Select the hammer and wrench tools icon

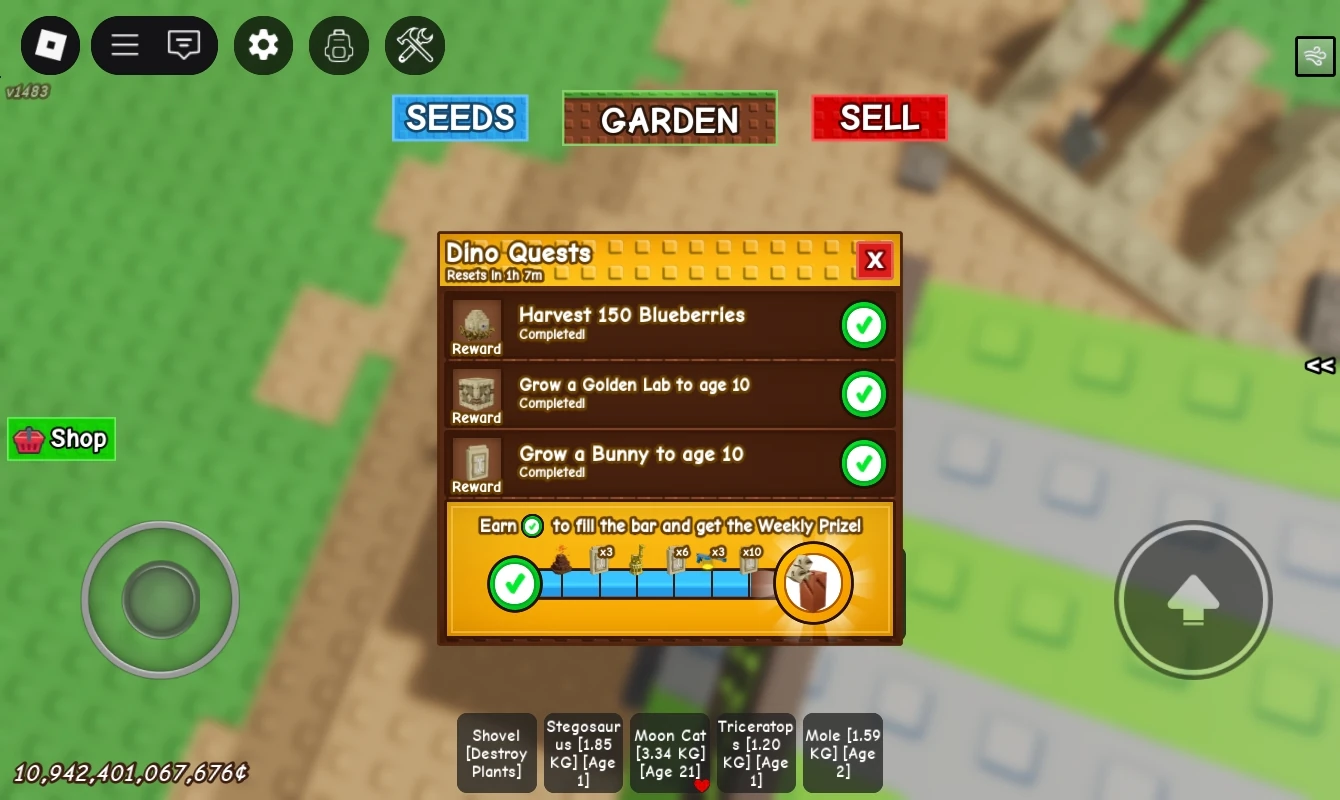click(x=415, y=45)
